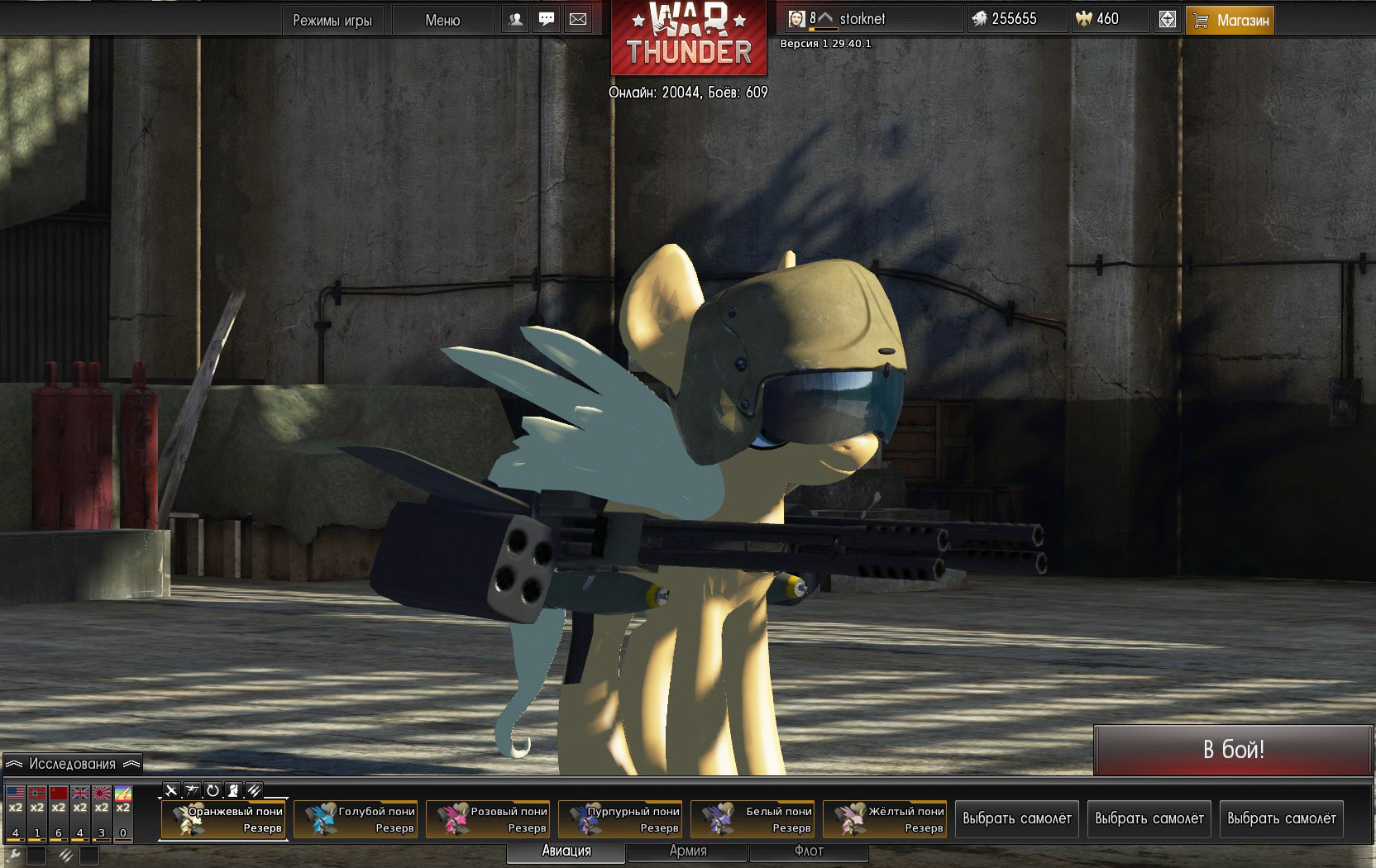
Task: Choose the USA flag nation
Action: pos(16,794)
